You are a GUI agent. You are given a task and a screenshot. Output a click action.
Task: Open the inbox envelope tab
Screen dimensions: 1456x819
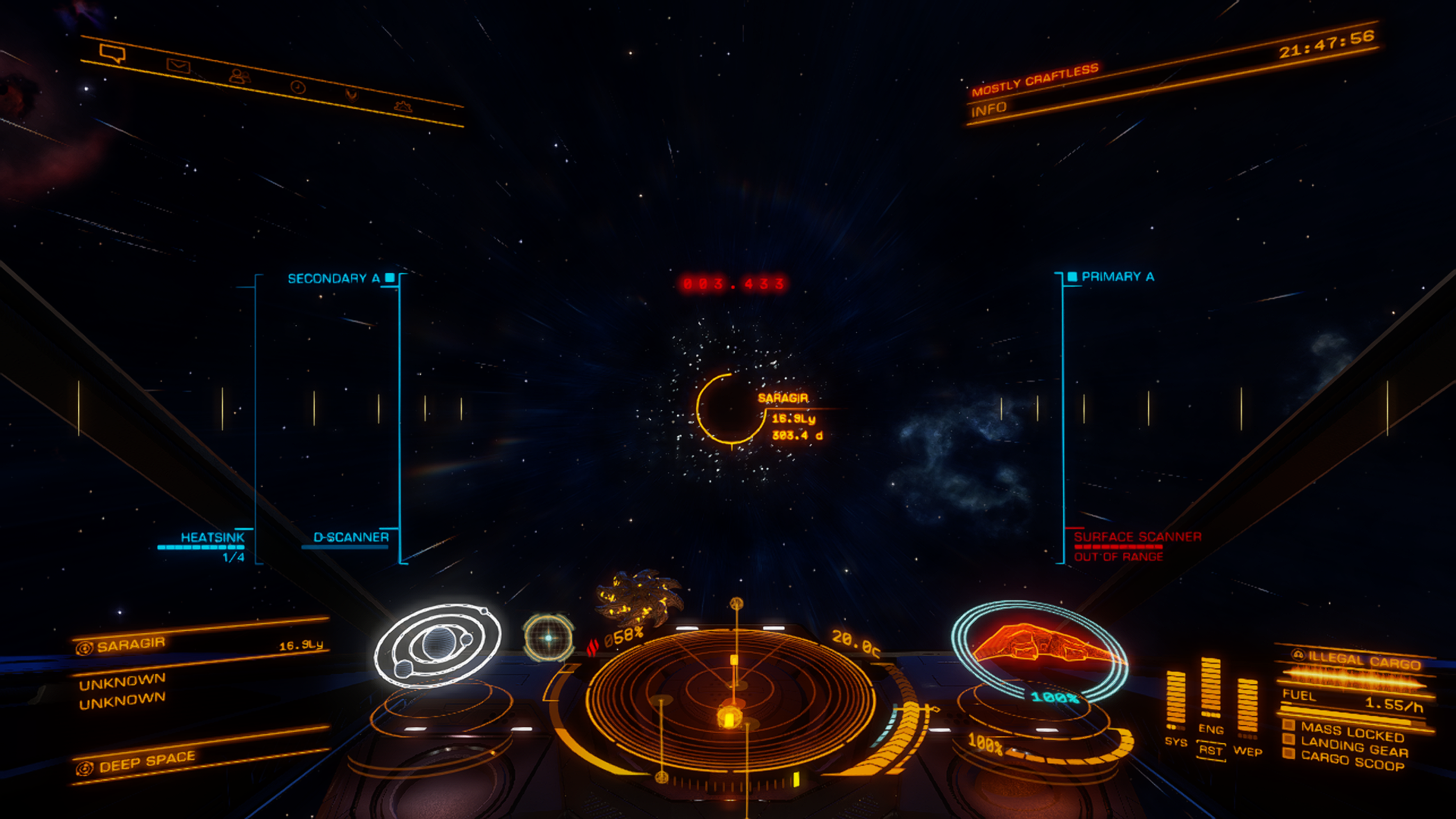click(178, 66)
